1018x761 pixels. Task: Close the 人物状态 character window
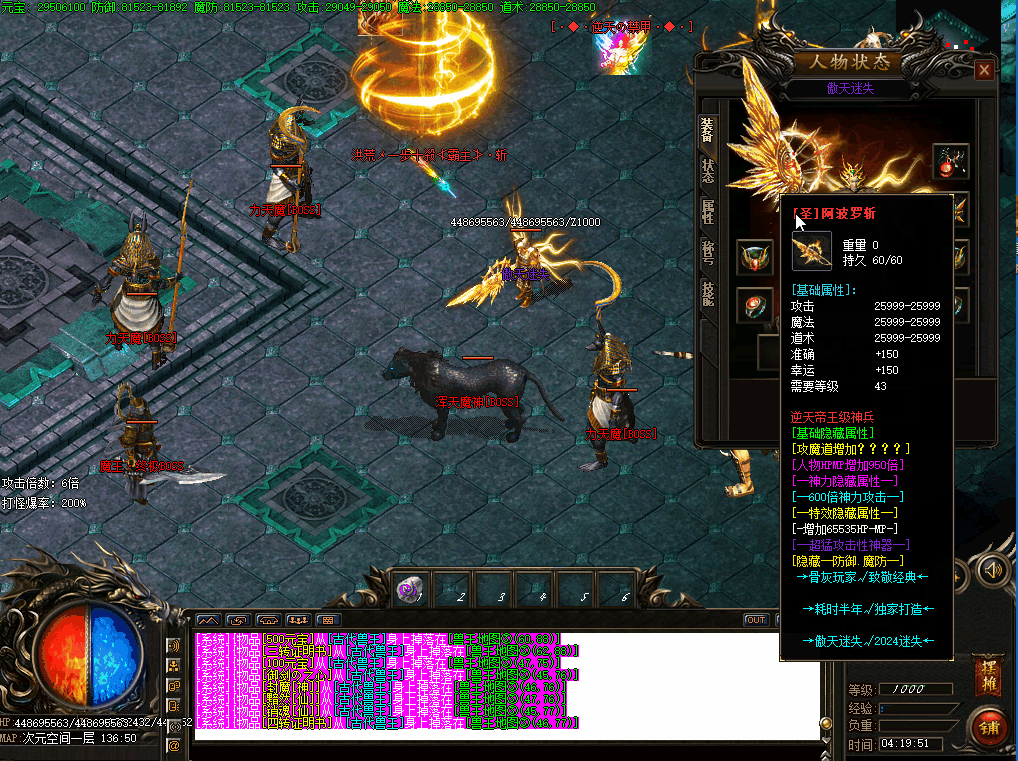click(x=984, y=70)
